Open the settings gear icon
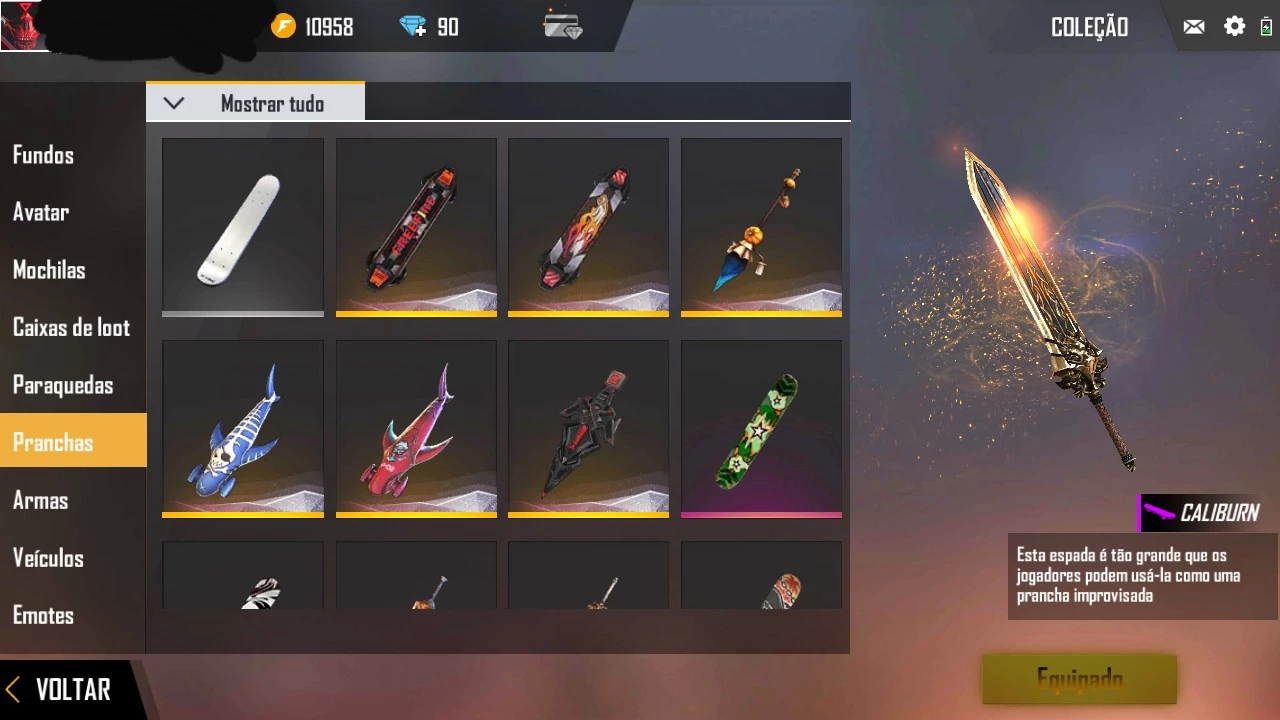1280x720 pixels. click(x=1235, y=27)
